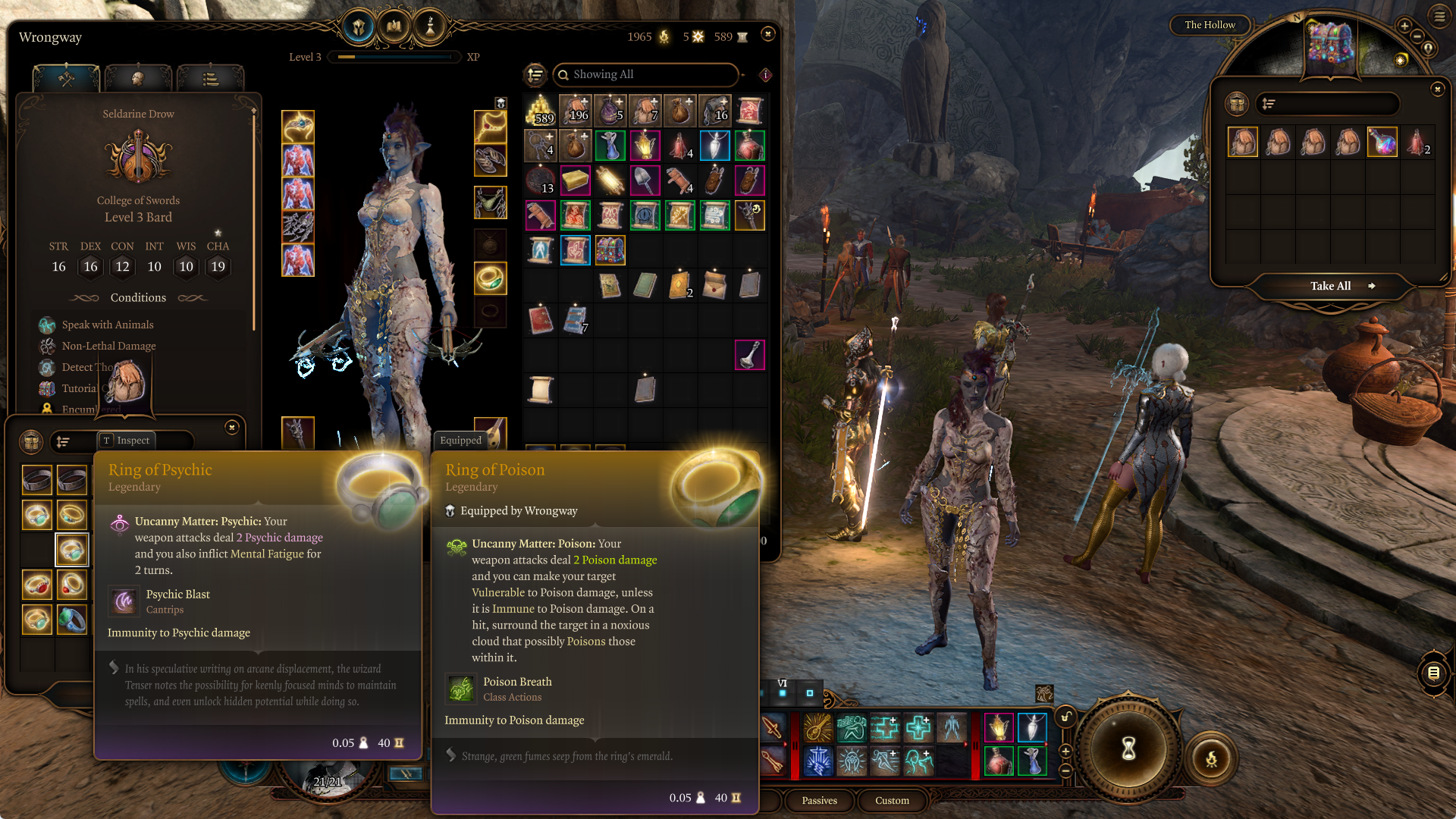Image resolution: width=1456 pixels, height=819 pixels.
Task: Select the equipped Ring of Poison slot
Action: 490,278
